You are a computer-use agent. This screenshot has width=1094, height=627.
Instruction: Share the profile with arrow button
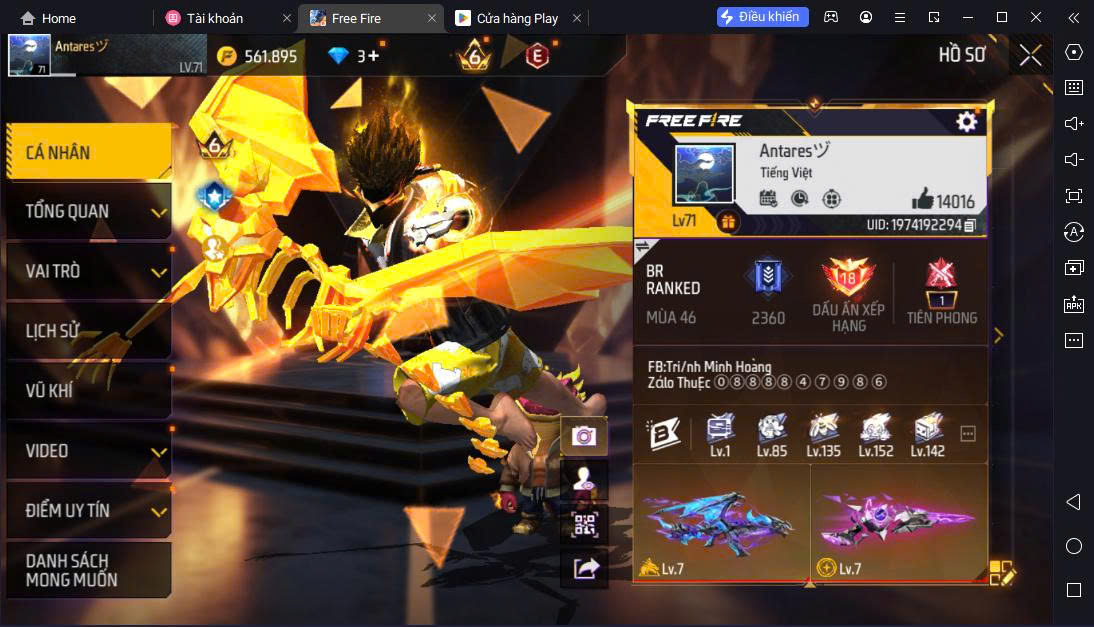click(x=584, y=569)
